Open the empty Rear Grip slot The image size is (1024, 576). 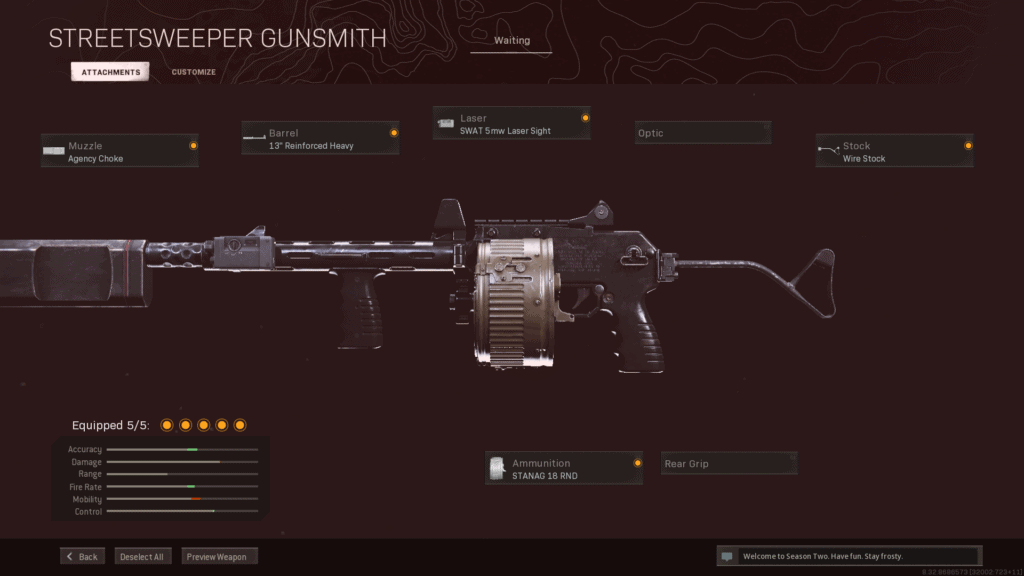coord(730,464)
